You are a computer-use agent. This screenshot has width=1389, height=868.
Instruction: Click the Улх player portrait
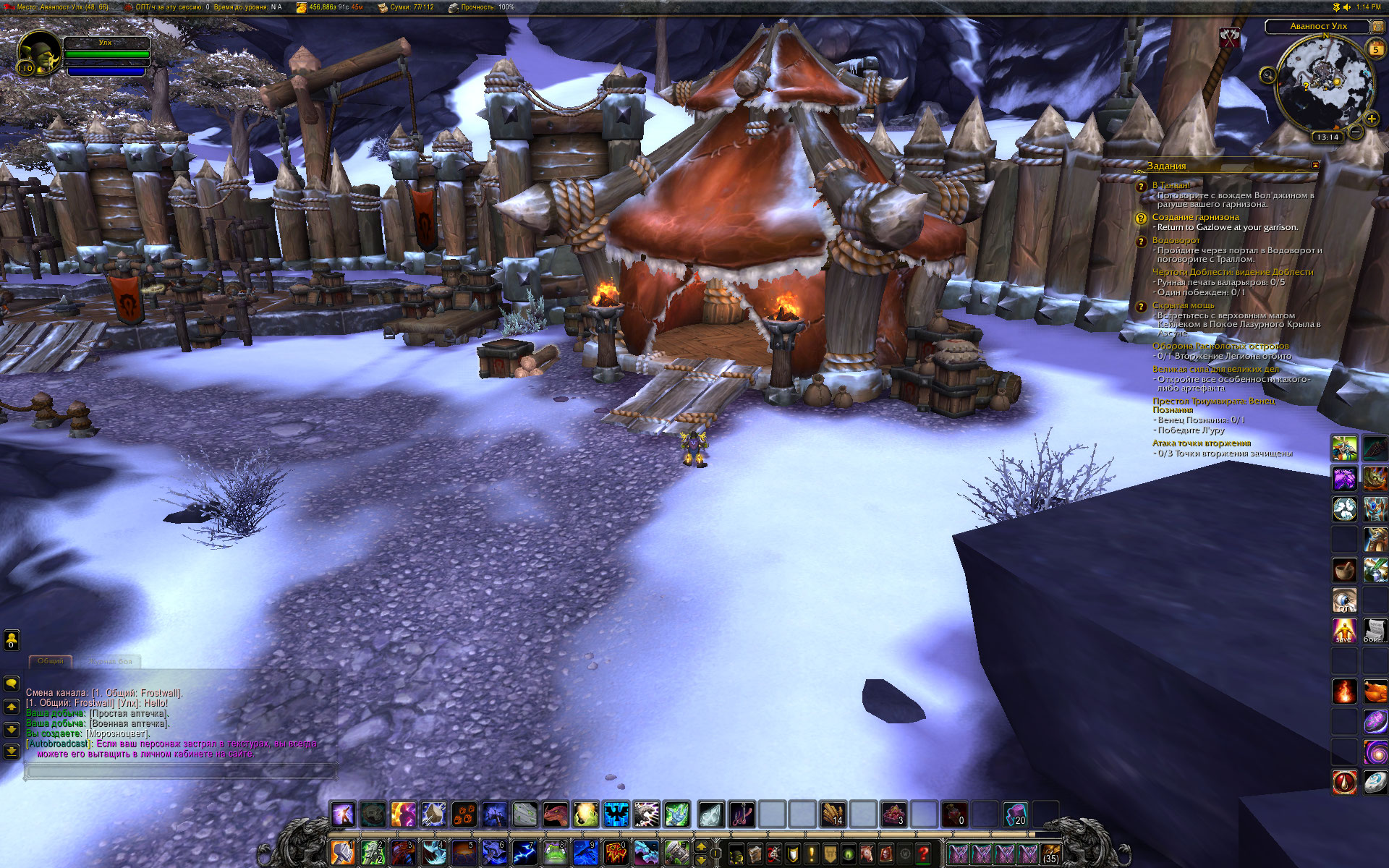(39, 52)
